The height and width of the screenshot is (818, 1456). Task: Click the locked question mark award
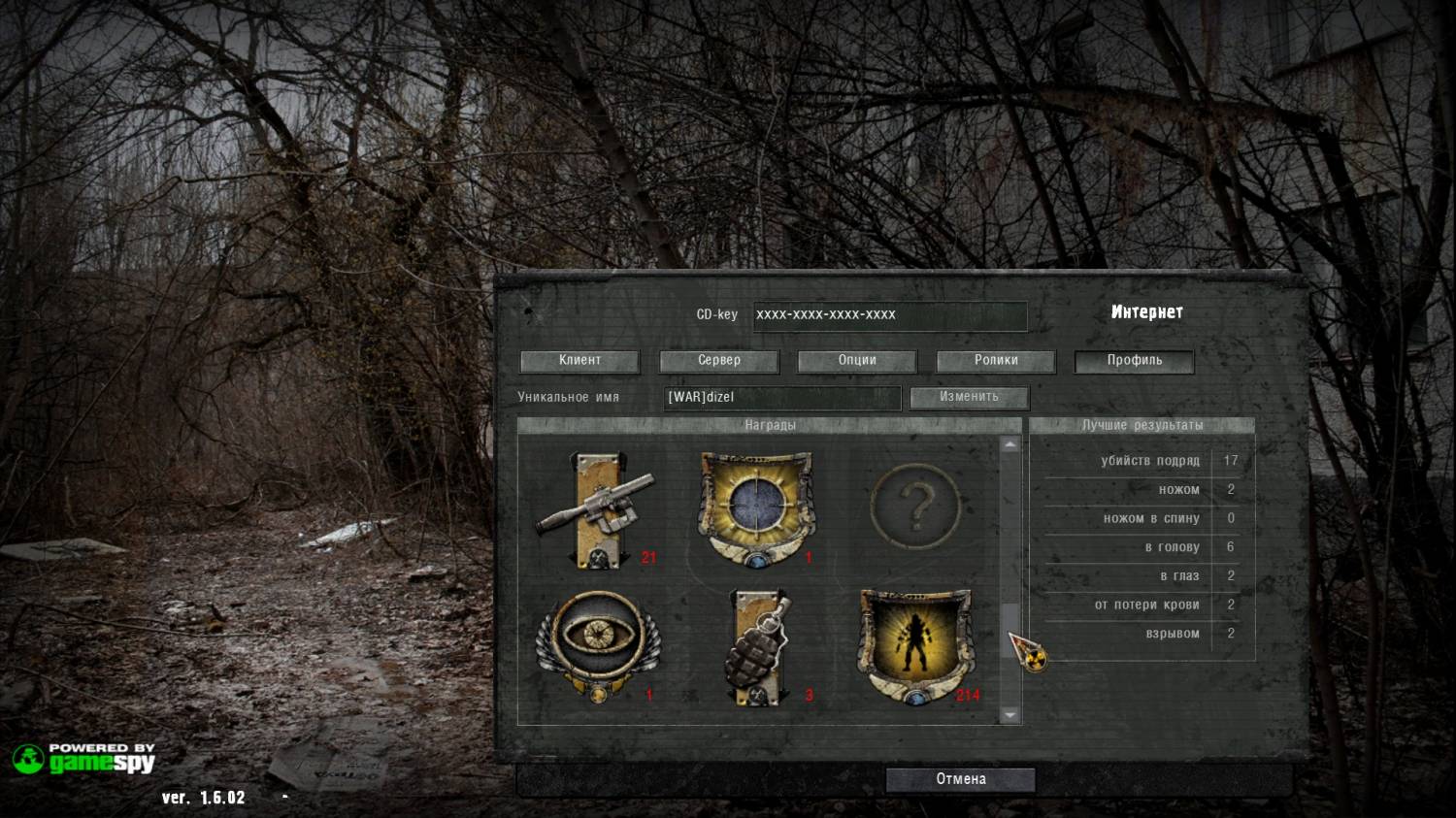915,507
